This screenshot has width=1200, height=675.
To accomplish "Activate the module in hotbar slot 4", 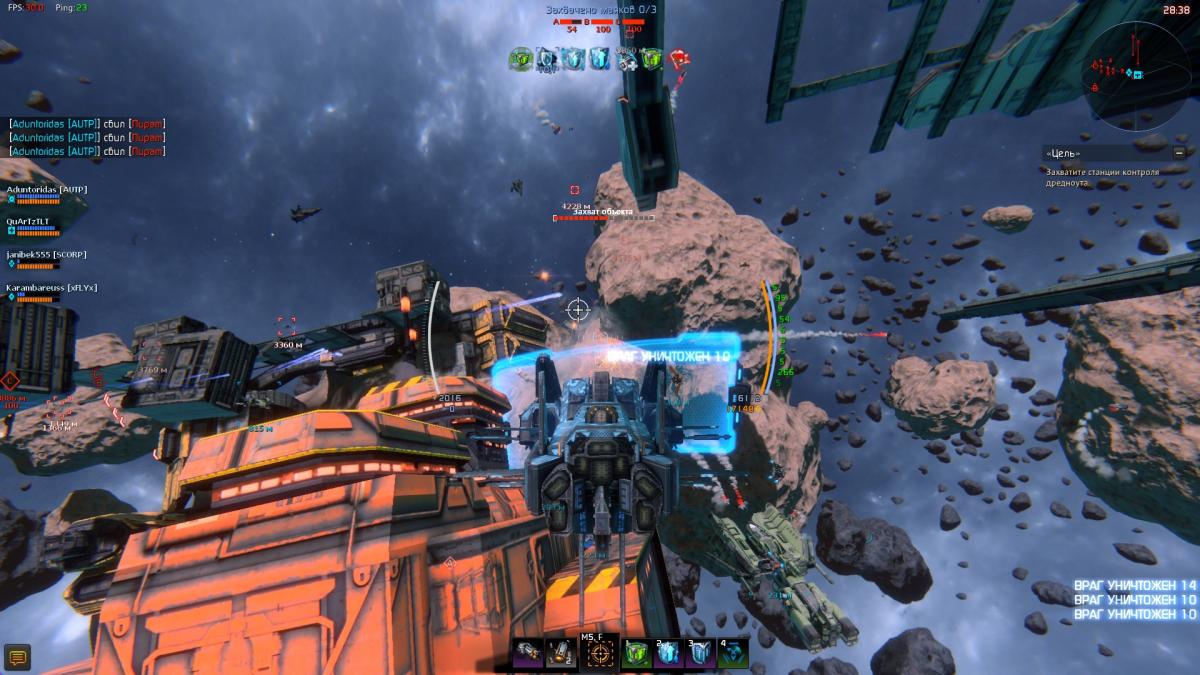I will (x=732, y=654).
